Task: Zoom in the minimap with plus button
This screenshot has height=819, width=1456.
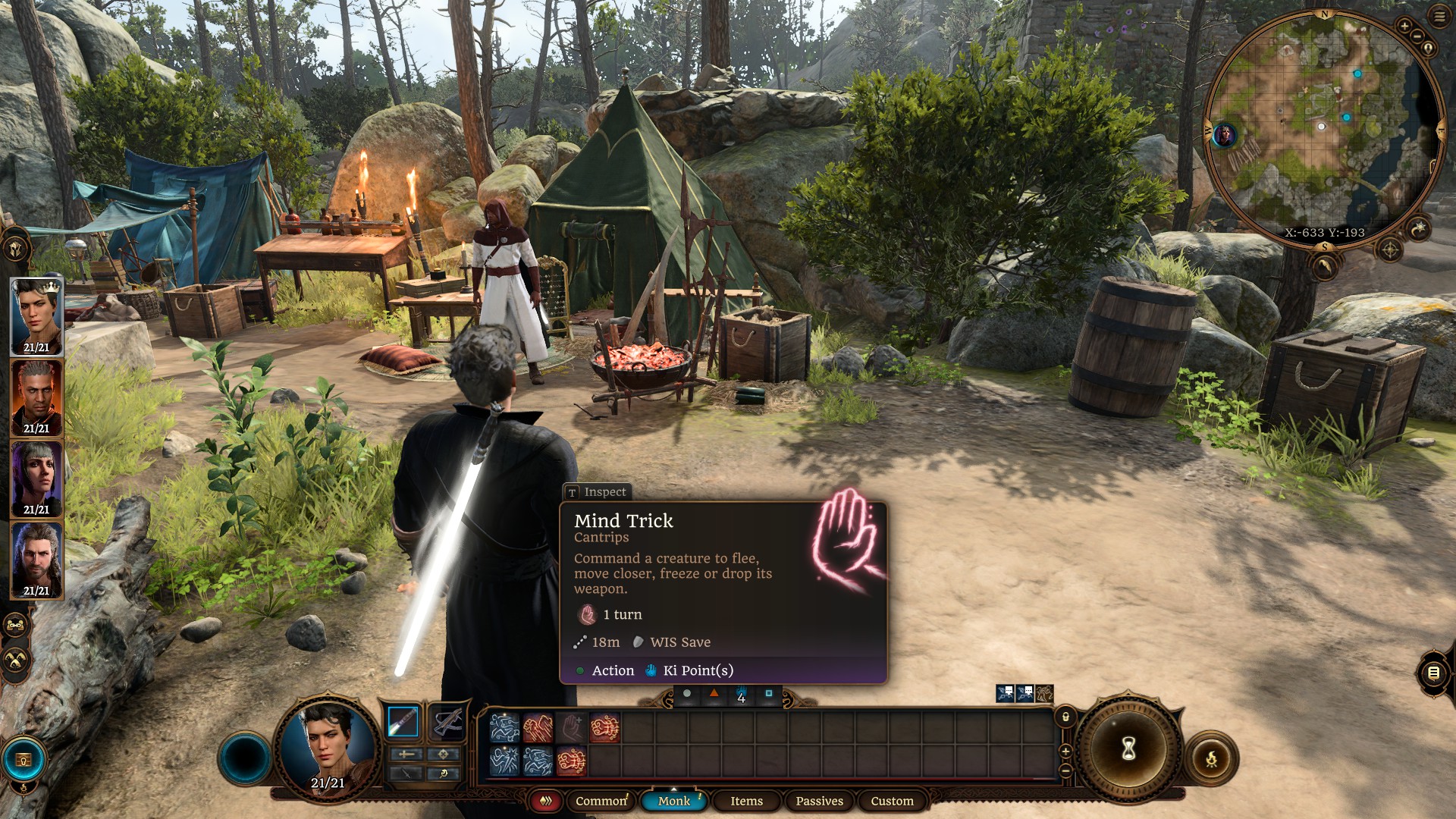Action: pos(1404,27)
